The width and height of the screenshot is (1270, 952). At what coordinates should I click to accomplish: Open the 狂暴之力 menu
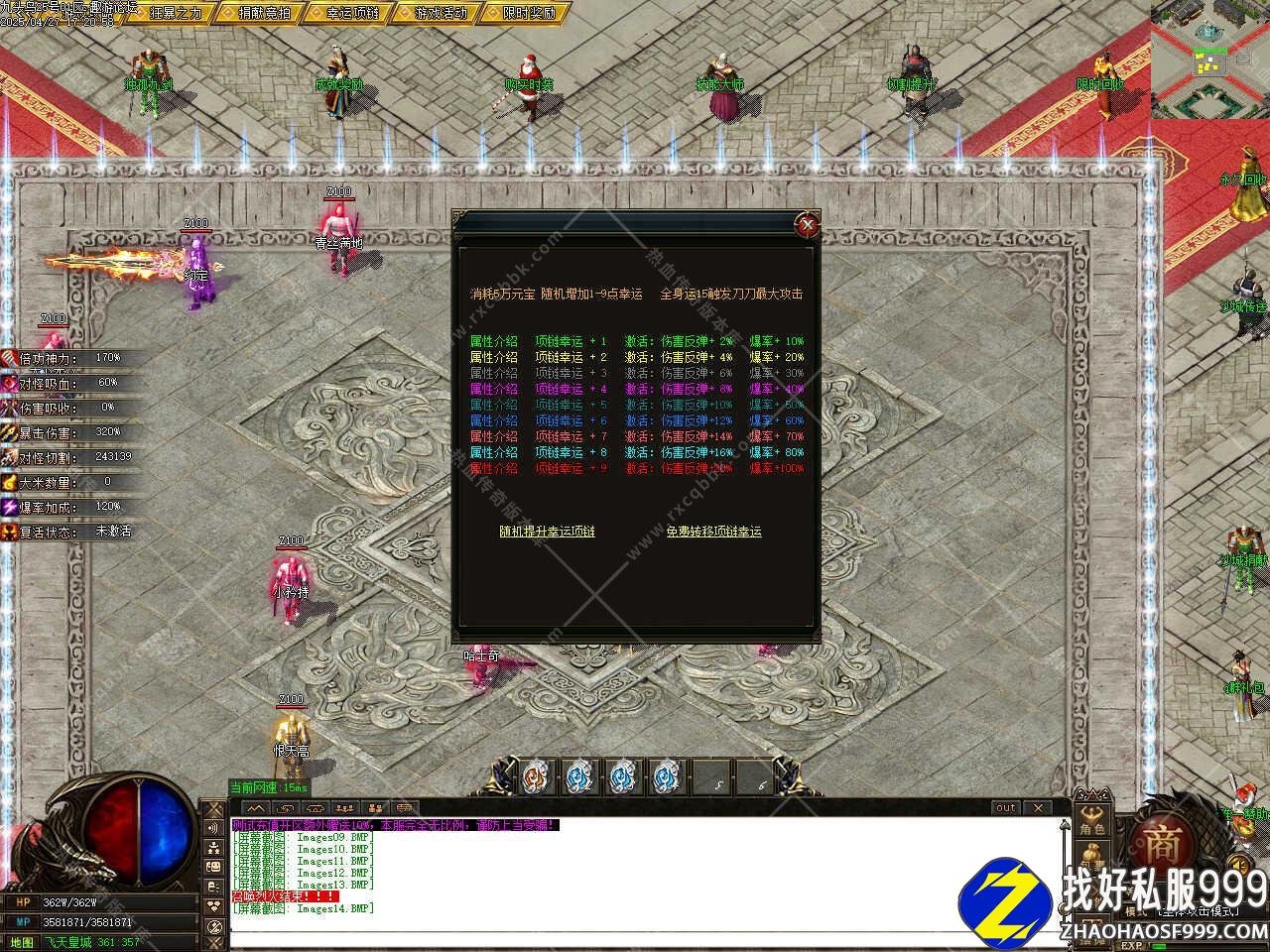point(175,13)
